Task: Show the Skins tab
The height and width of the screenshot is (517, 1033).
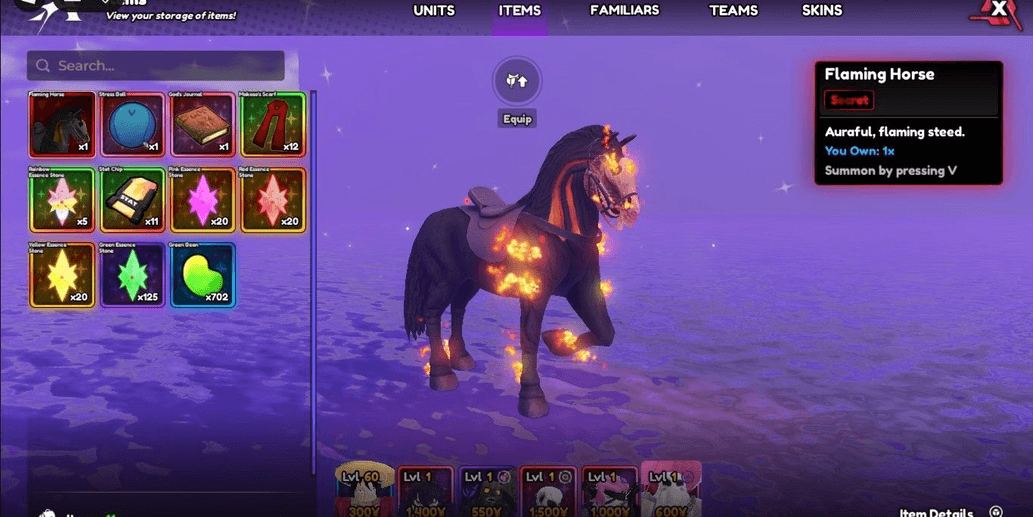Action: point(822,11)
